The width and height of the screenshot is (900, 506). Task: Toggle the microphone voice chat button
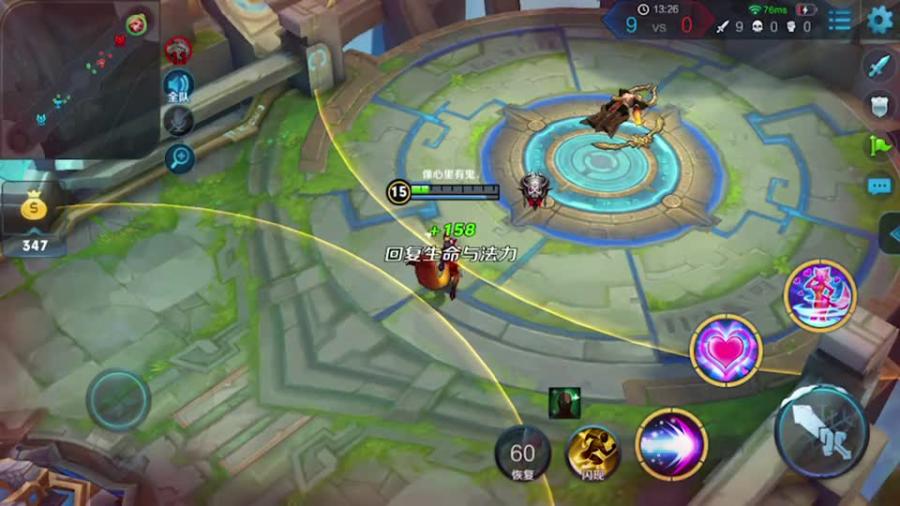pos(178,121)
